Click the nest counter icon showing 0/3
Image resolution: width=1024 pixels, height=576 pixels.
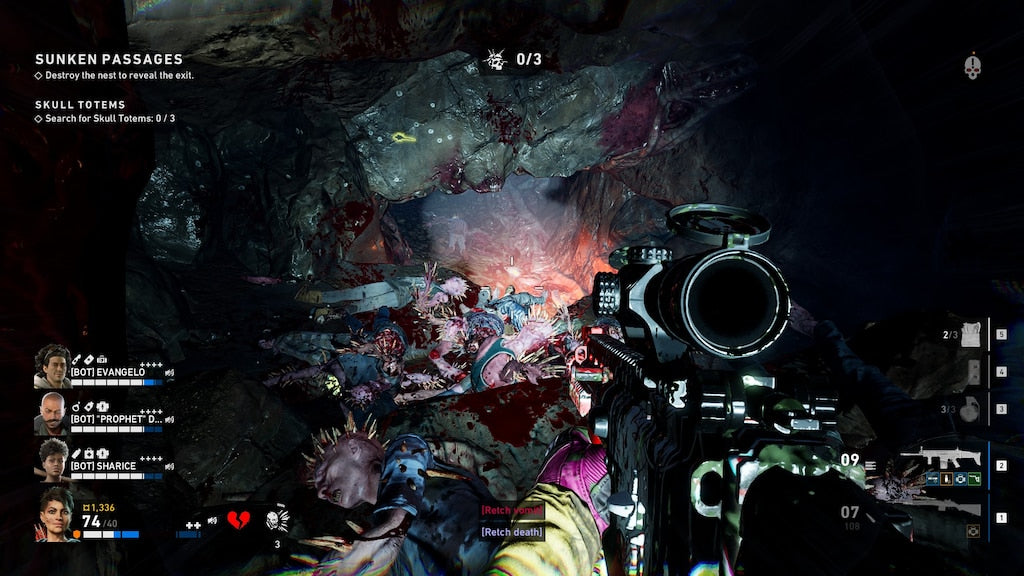click(x=494, y=60)
